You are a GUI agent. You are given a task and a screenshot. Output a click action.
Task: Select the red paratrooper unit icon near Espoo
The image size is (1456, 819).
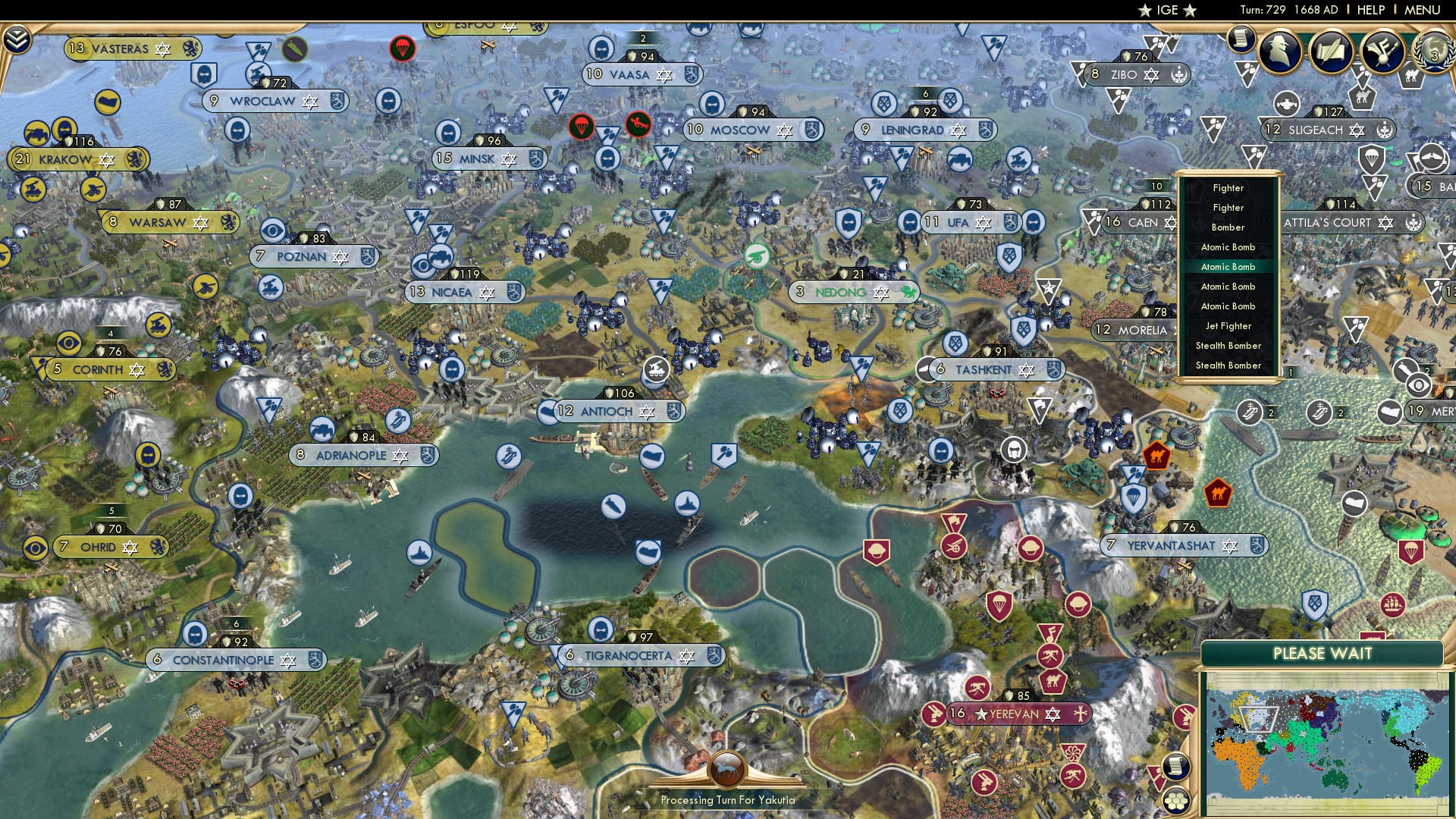point(403,47)
